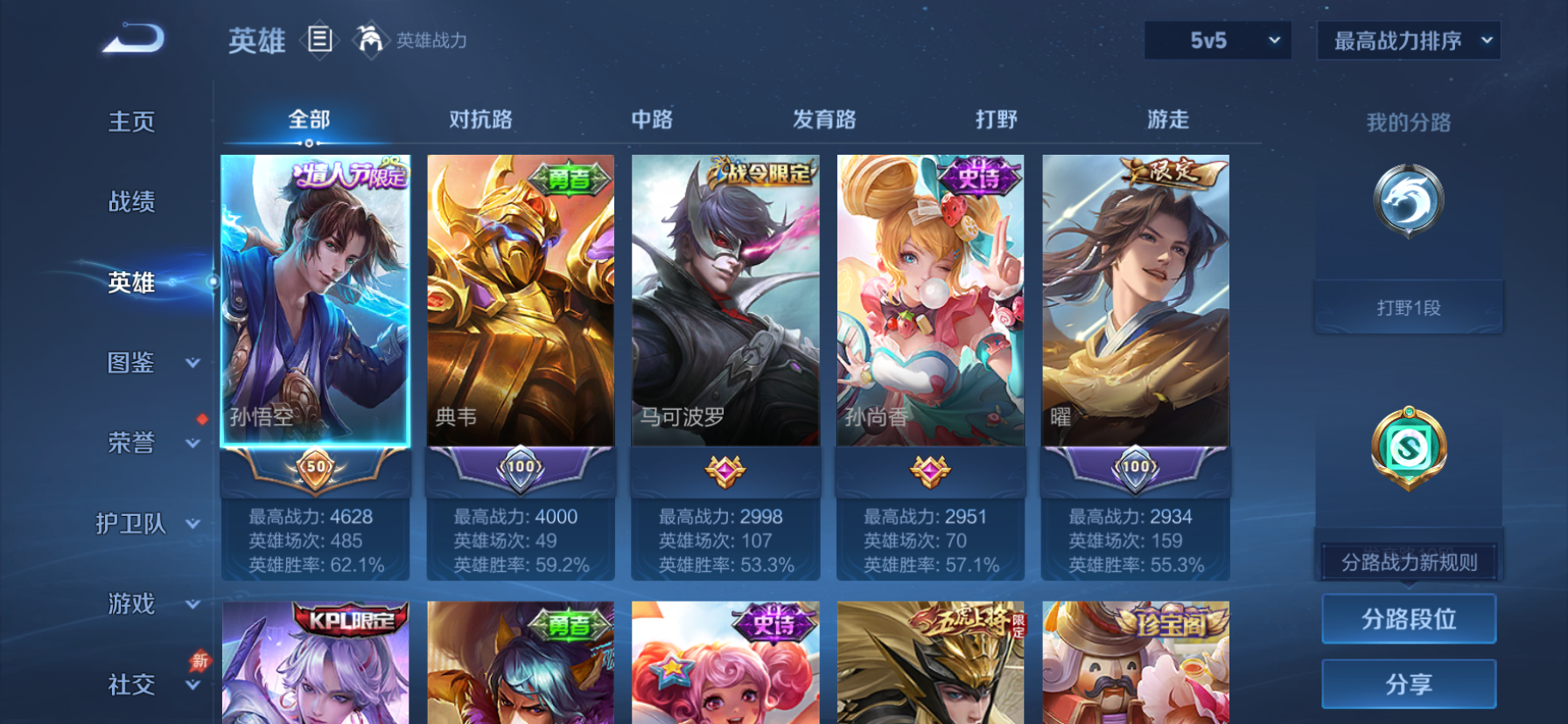
Task: Switch to the 对抗路 tab
Action: [x=477, y=118]
